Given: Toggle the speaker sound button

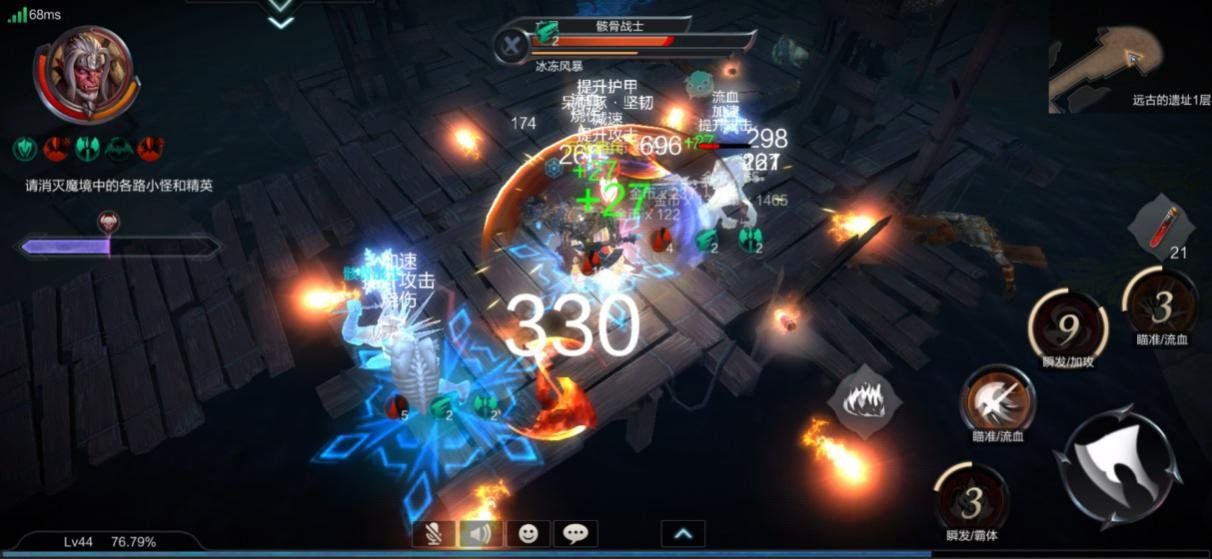Looking at the screenshot, I should [480, 534].
